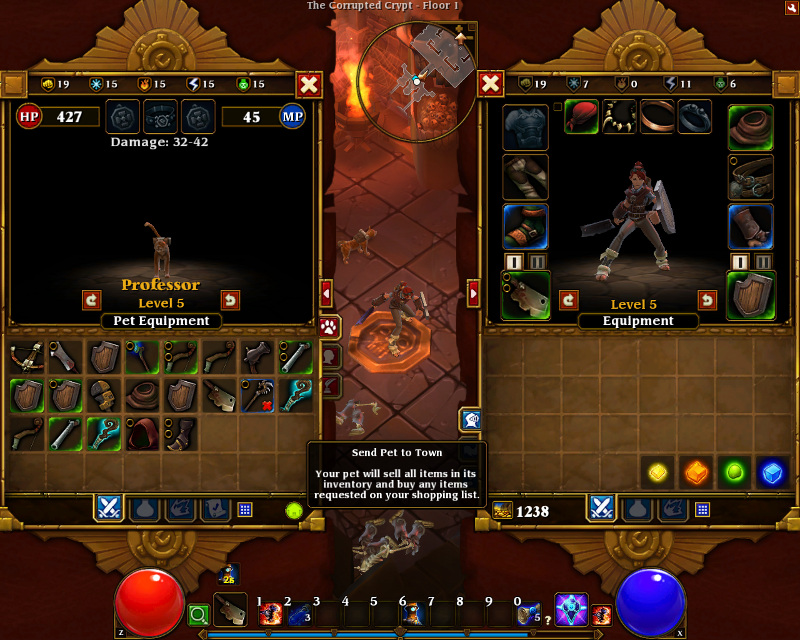Select the brown hat in pet inventory
This screenshot has height=640, width=800.
(x=142, y=395)
